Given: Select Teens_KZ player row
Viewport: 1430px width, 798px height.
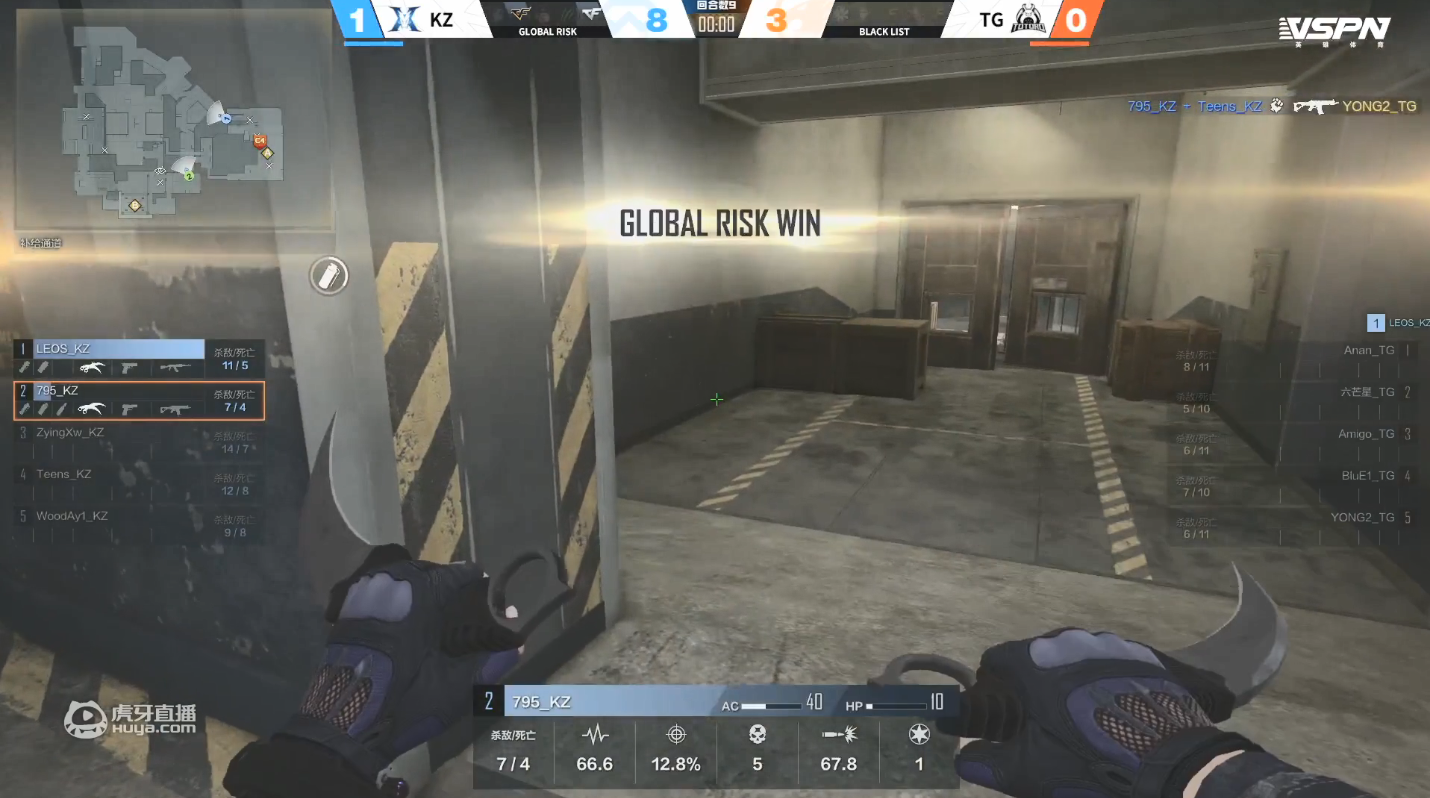Looking at the screenshot, I should tap(138, 482).
